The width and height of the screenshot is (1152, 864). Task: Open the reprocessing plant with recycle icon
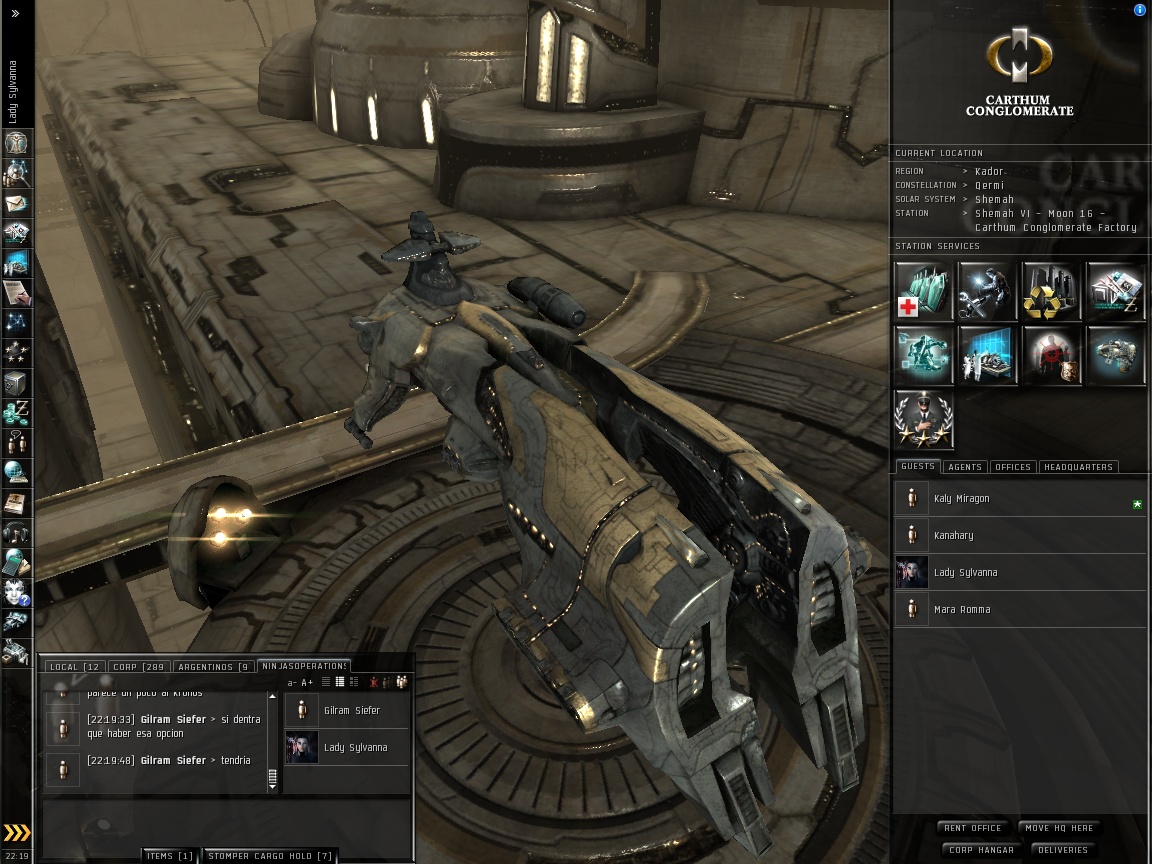pyautogui.click(x=1051, y=291)
